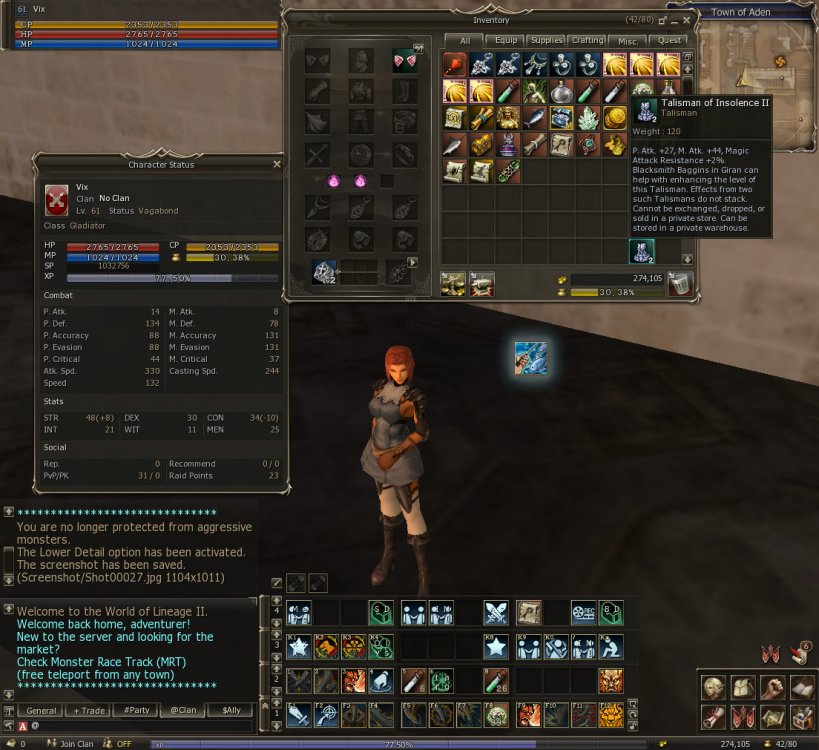Open the General chat tab
Screen dimensions: 819x750
click(40, 710)
